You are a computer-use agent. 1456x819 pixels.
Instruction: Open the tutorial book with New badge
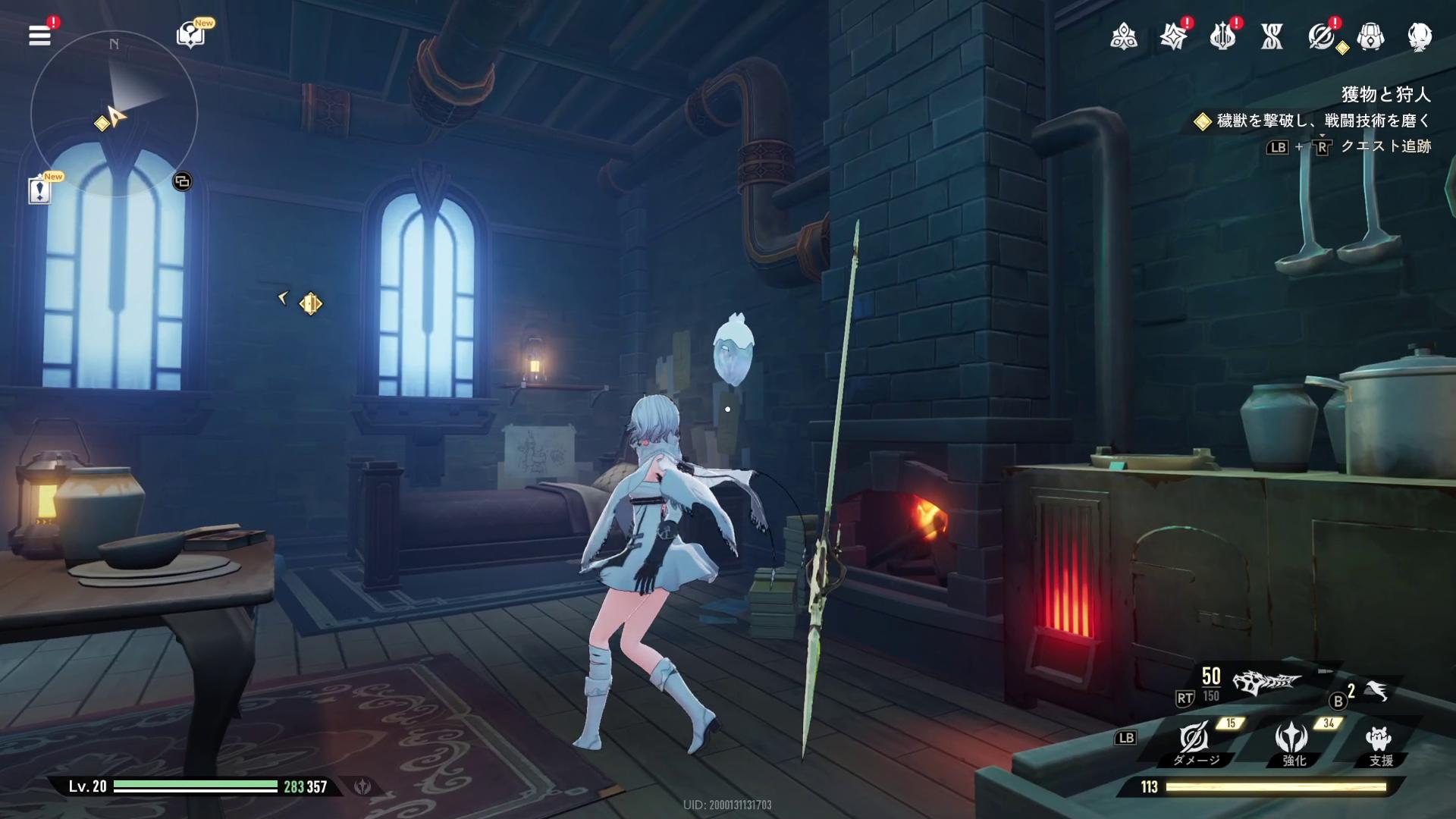coord(190,35)
